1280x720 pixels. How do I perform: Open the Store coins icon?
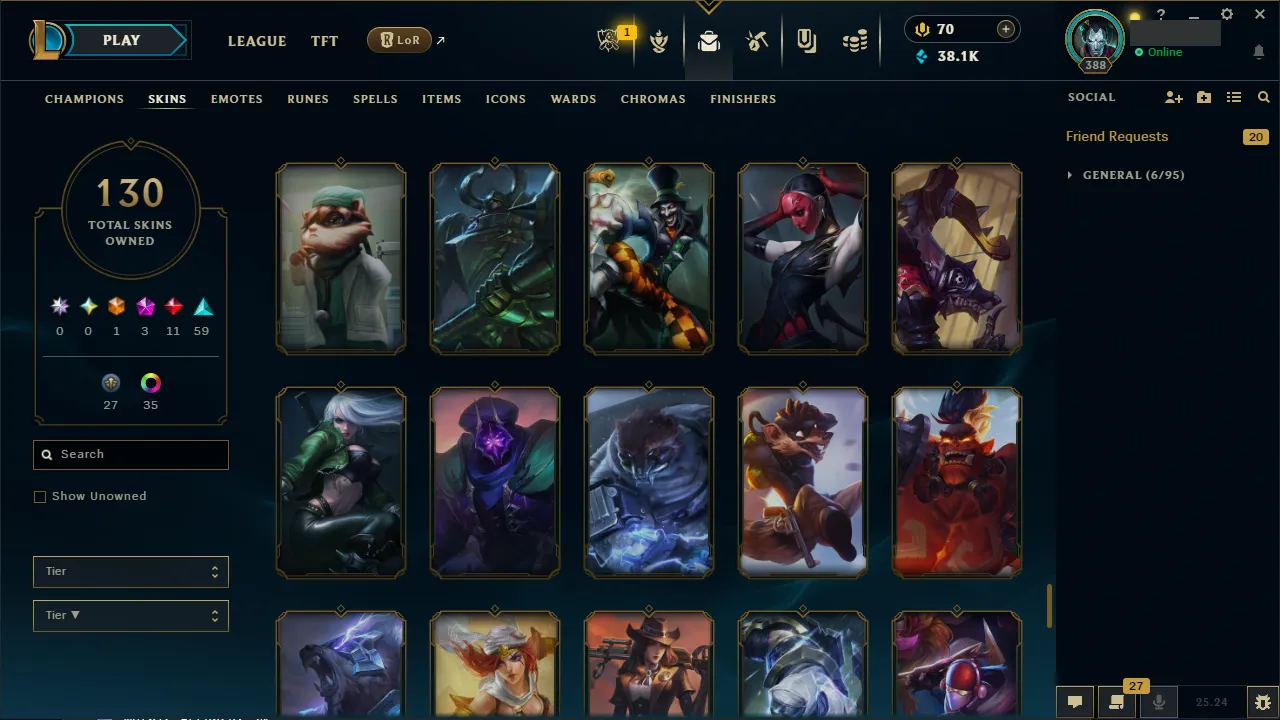coord(855,41)
